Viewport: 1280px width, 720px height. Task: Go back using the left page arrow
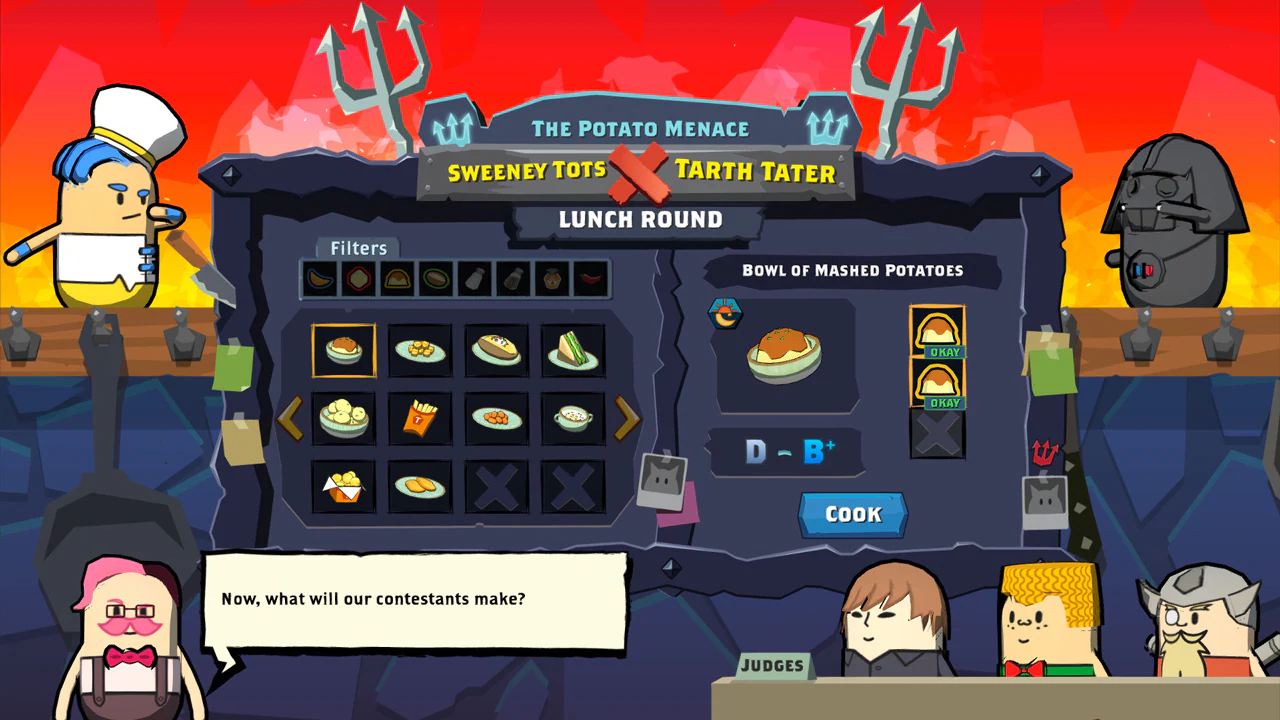coord(291,419)
